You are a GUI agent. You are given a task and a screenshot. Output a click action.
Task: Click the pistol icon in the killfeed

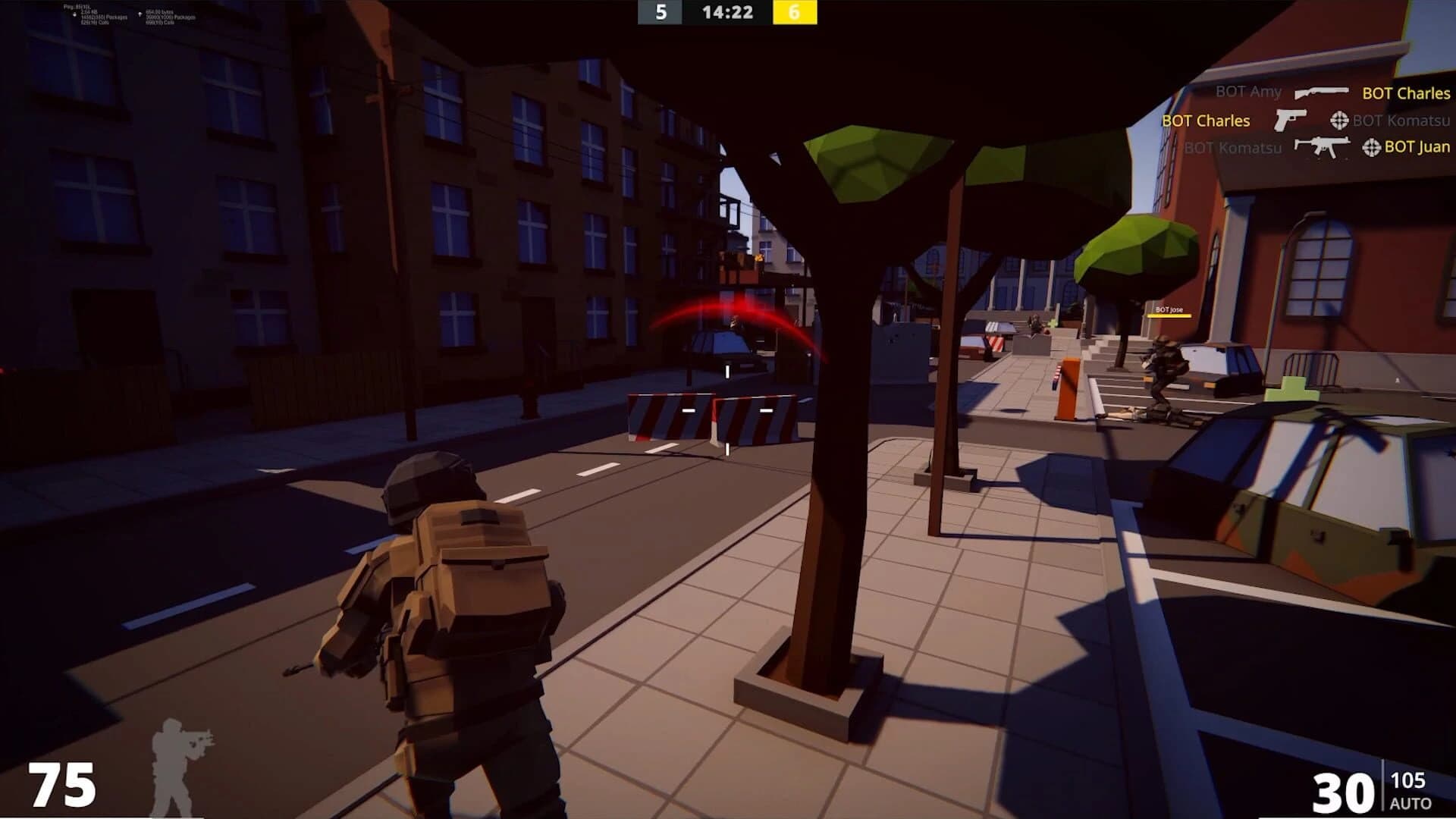1289,120
